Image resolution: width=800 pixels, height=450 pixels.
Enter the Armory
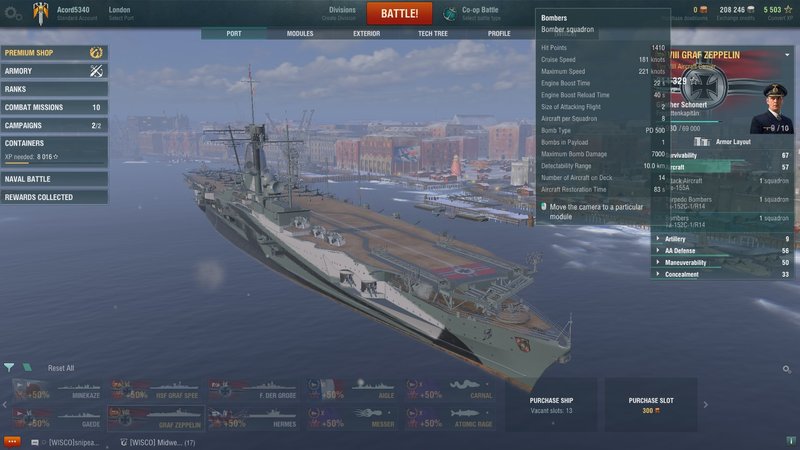54,71
